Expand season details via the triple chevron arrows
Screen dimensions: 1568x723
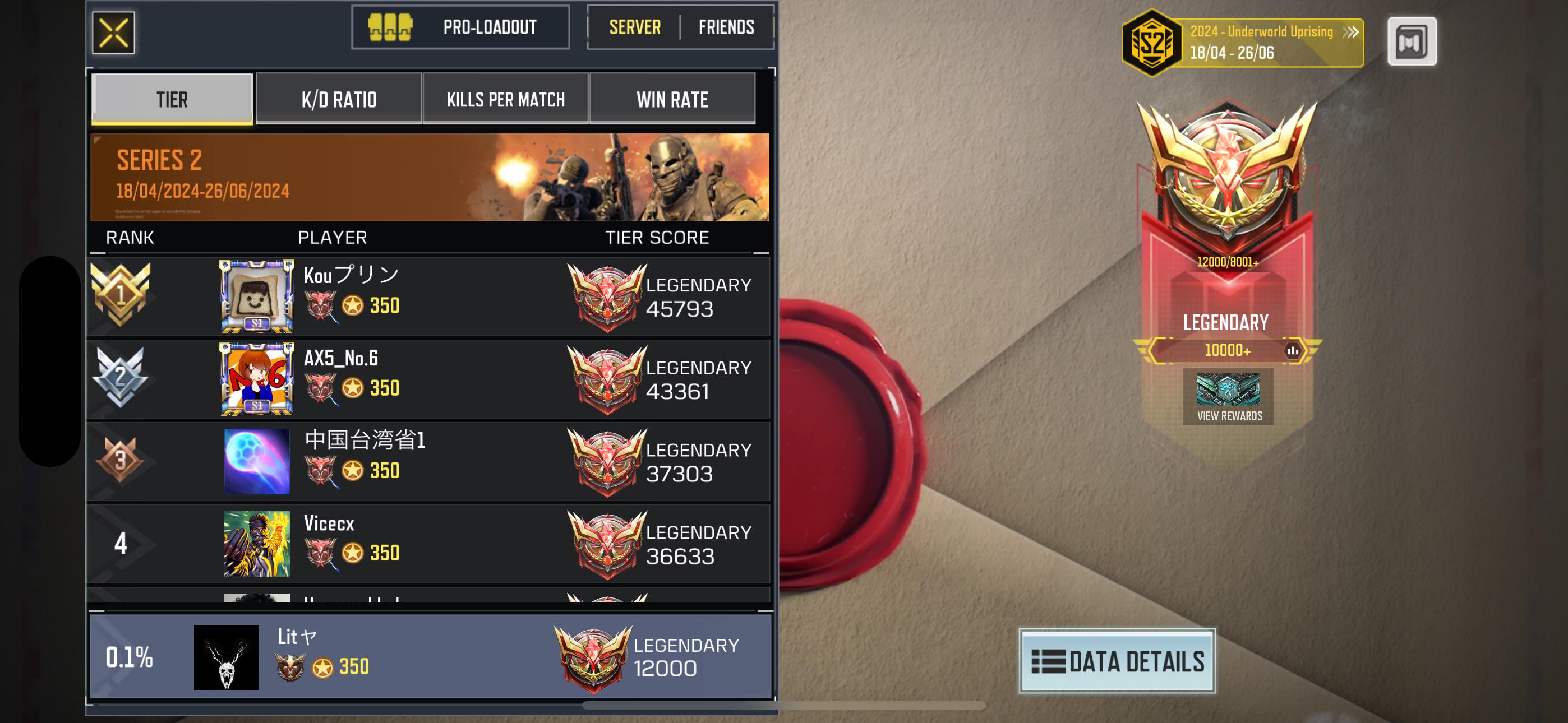(1351, 33)
